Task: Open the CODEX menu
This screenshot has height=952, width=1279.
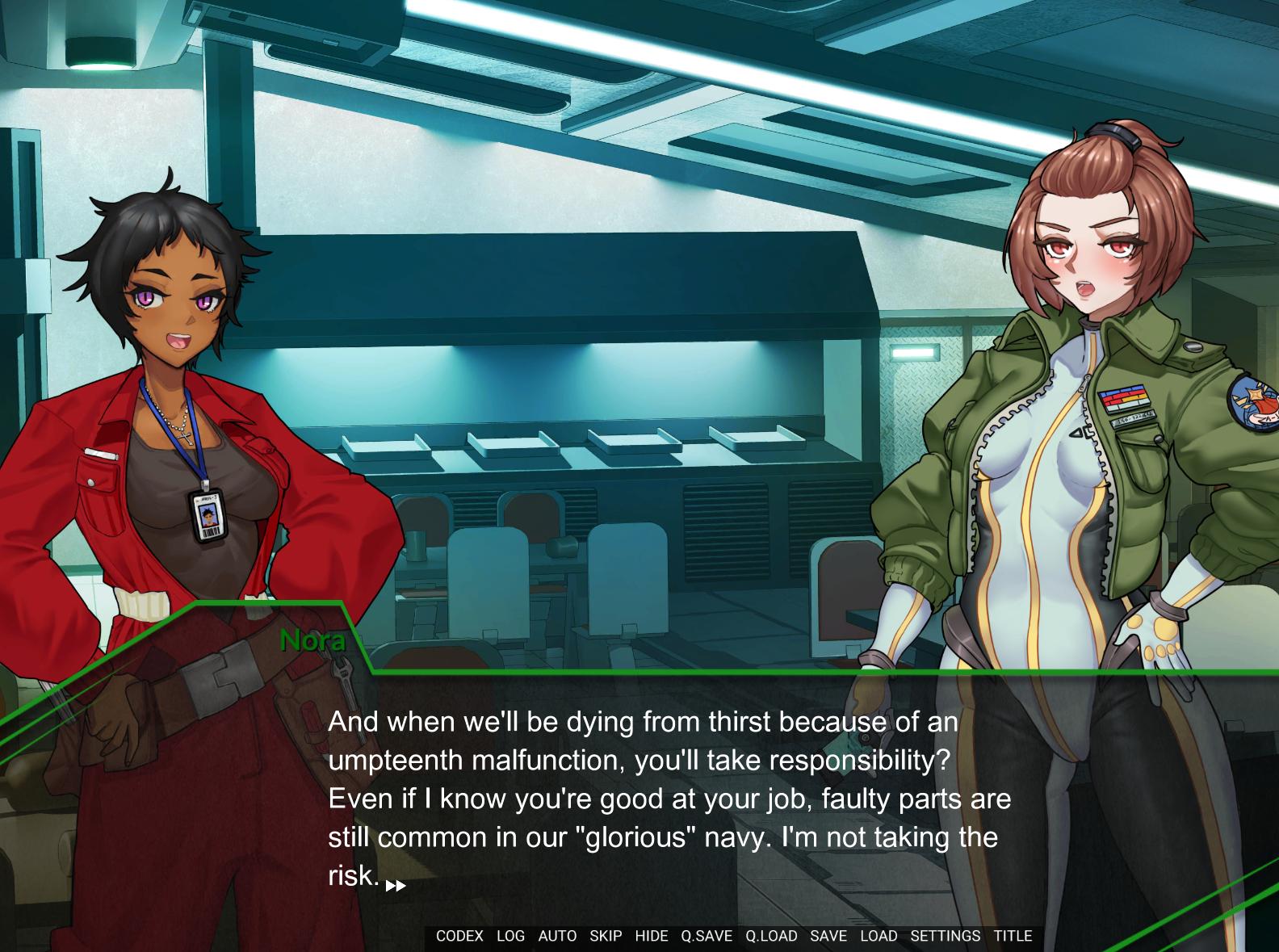Action: click(459, 936)
